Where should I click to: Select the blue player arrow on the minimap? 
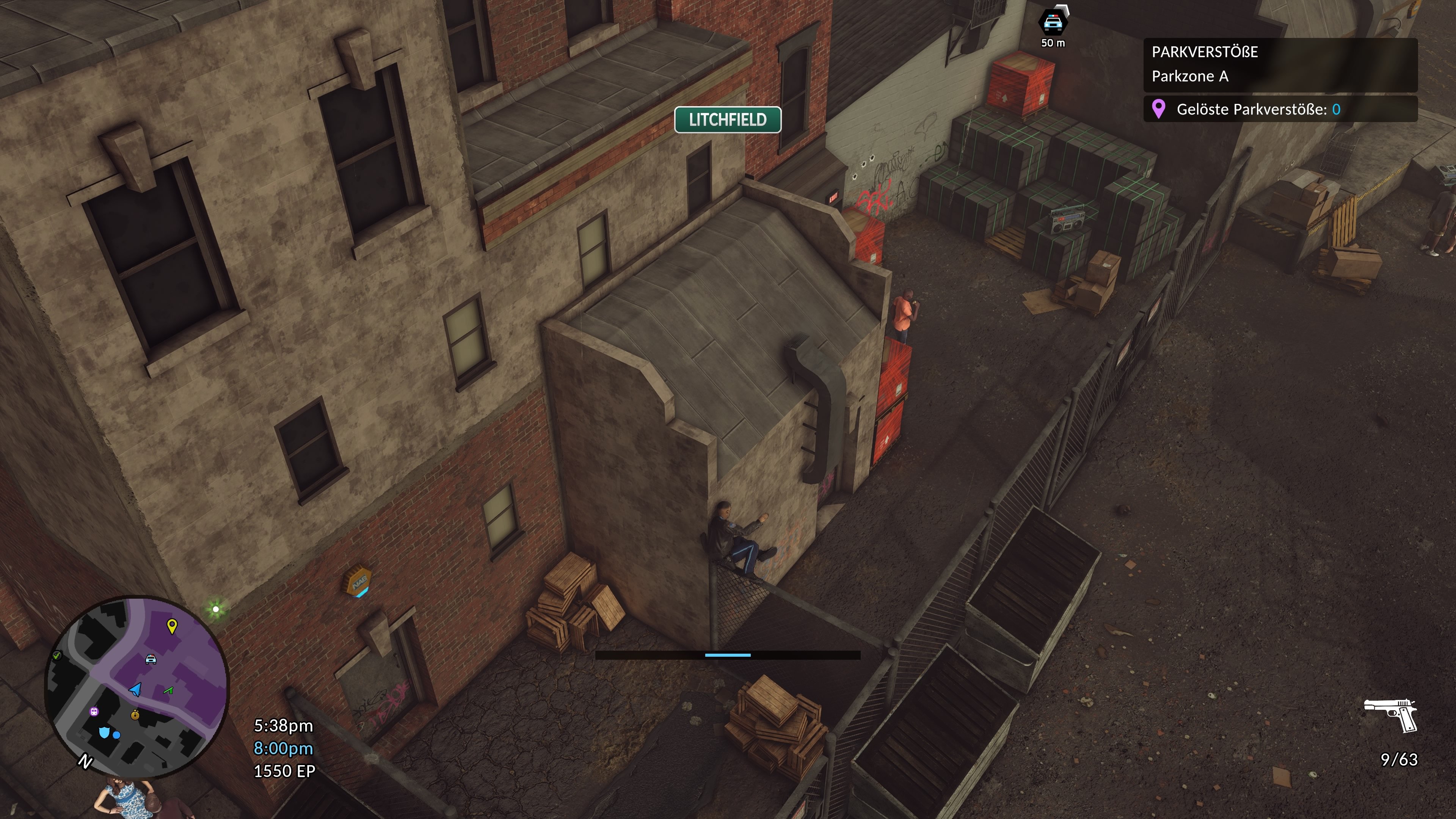click(135, 690)
